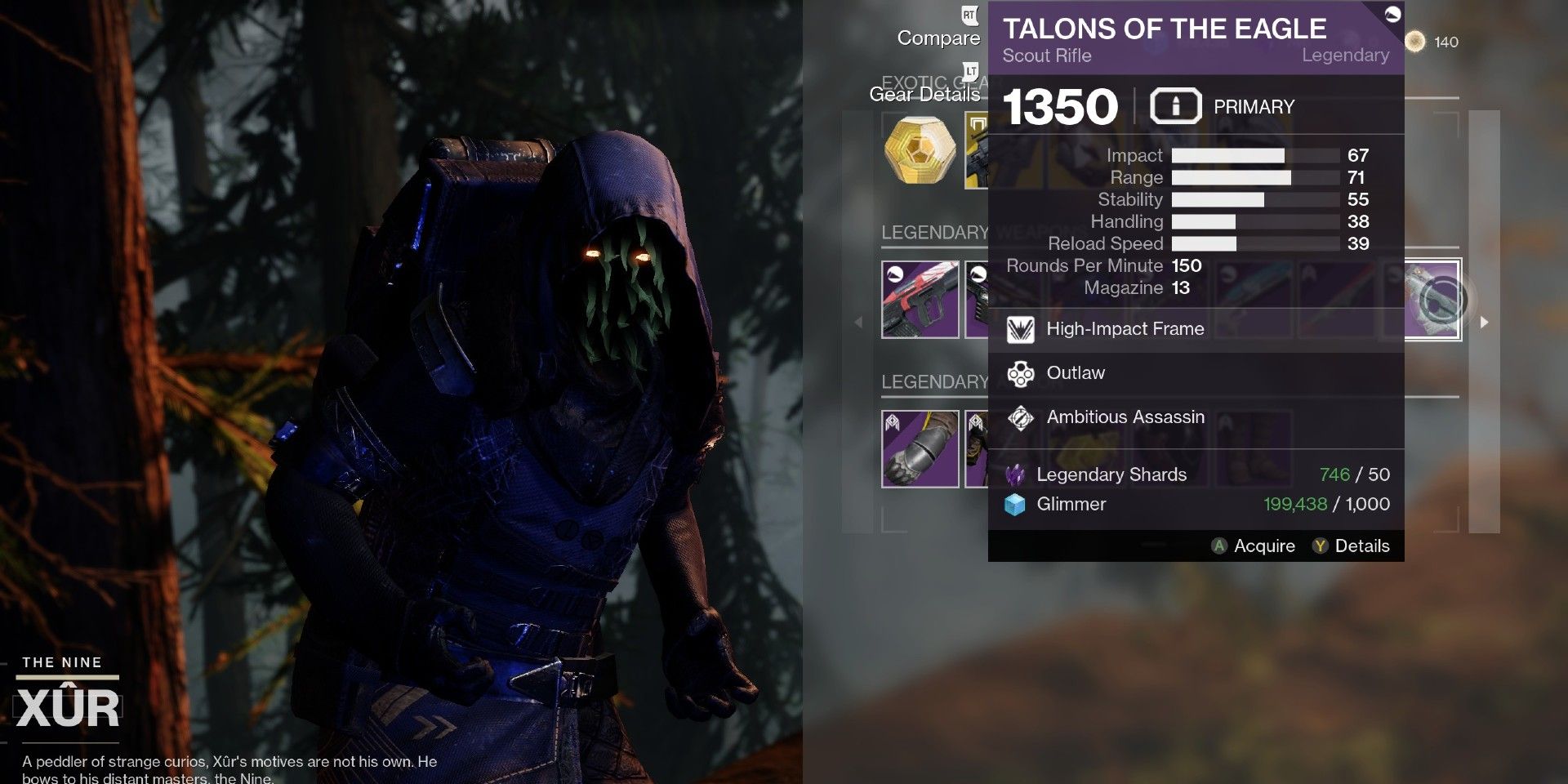Select the Exotic Engram icon
1568x784 pixels.
click(x=920, y=151)
